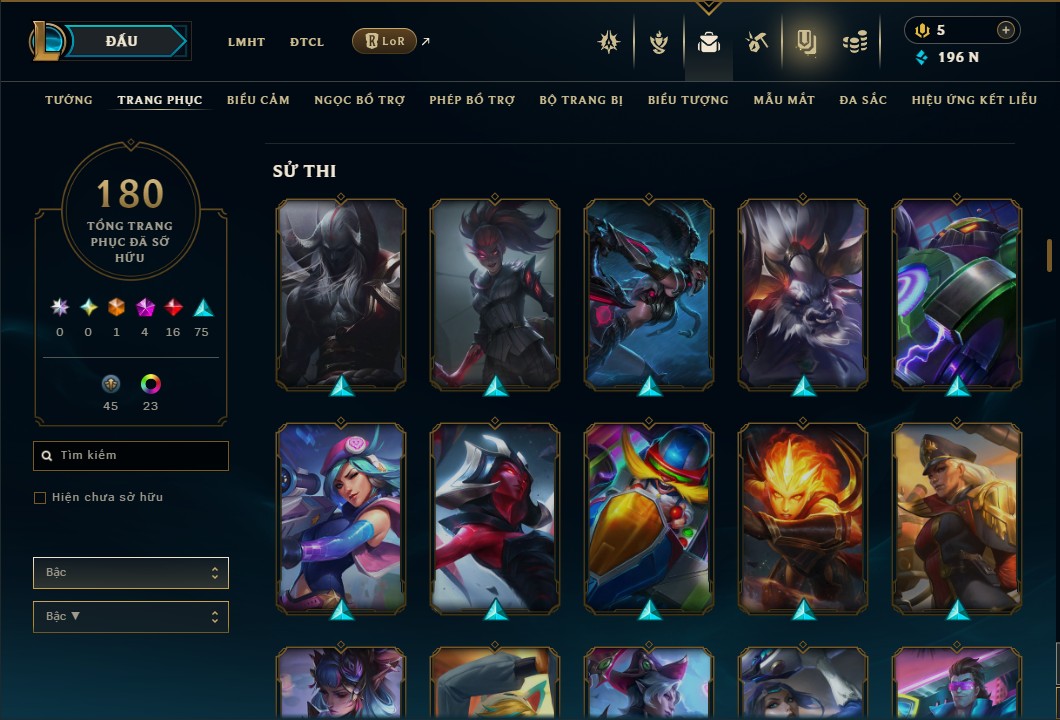This screenshot has height=720, width=1060.
Task: Open the TƯỚNG collection tab
Action: click(x=69, y=100)
